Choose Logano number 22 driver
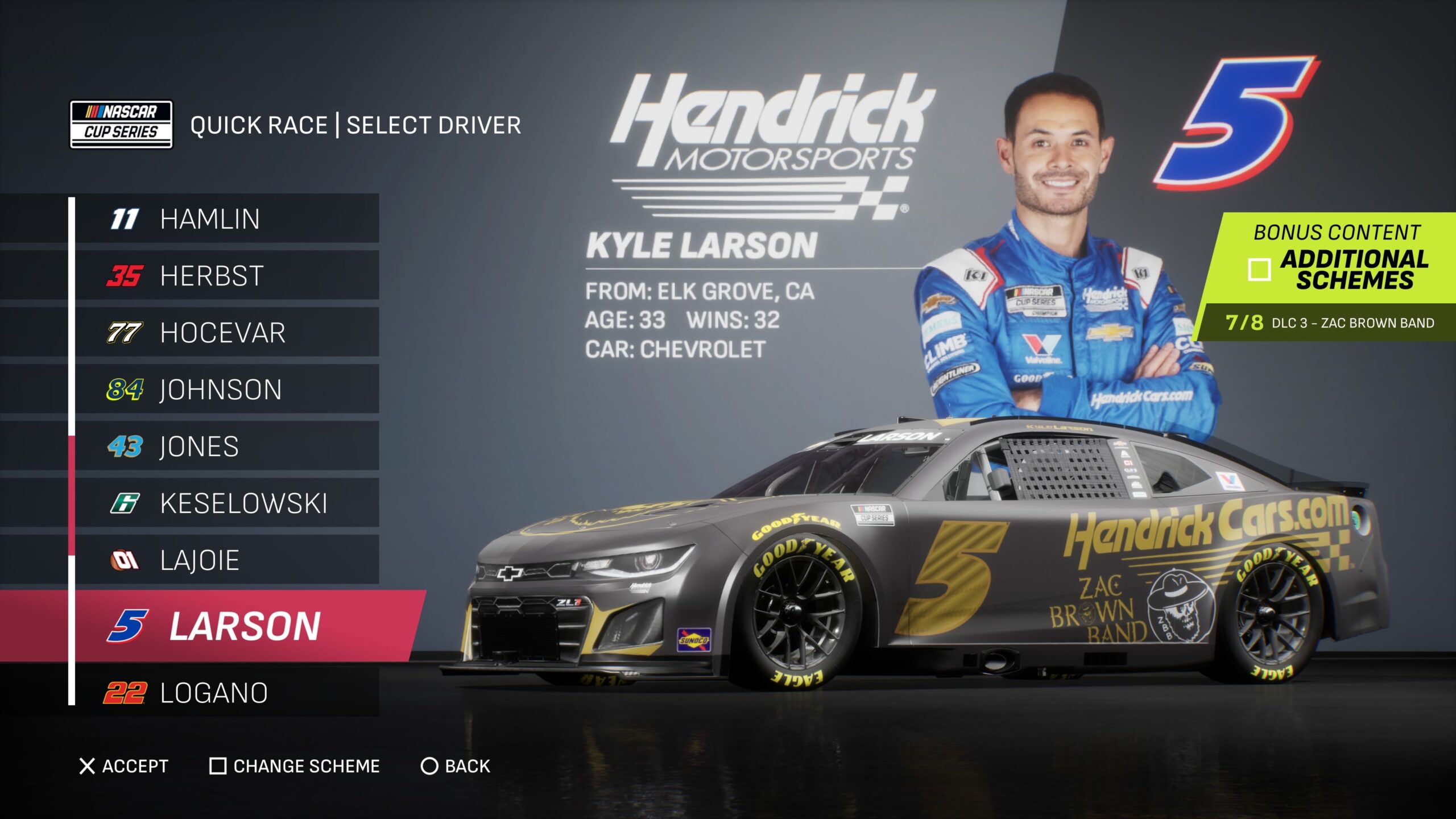 (x=226, y=693)
